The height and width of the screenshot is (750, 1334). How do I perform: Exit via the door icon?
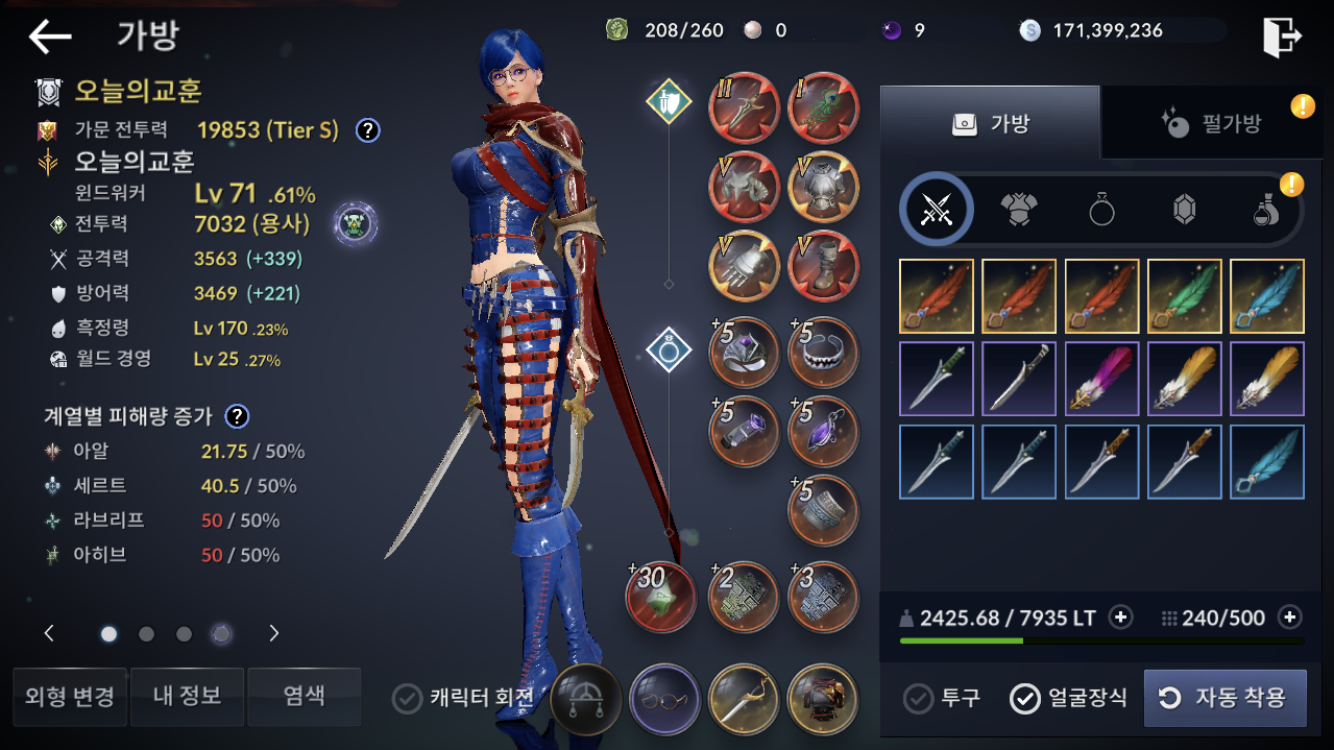[1281, 37]
